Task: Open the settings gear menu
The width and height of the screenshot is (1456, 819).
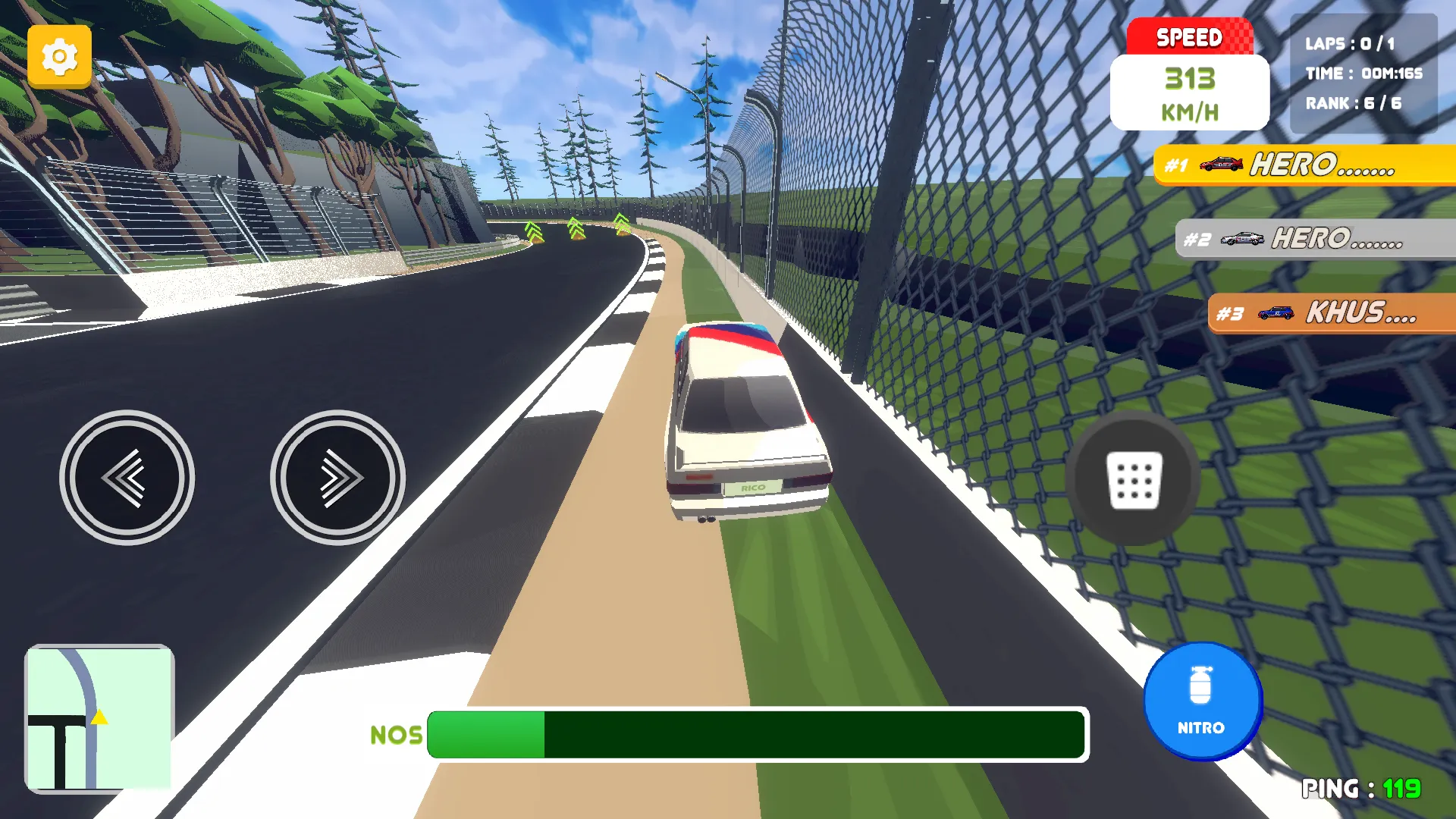Action: (59, 56)
